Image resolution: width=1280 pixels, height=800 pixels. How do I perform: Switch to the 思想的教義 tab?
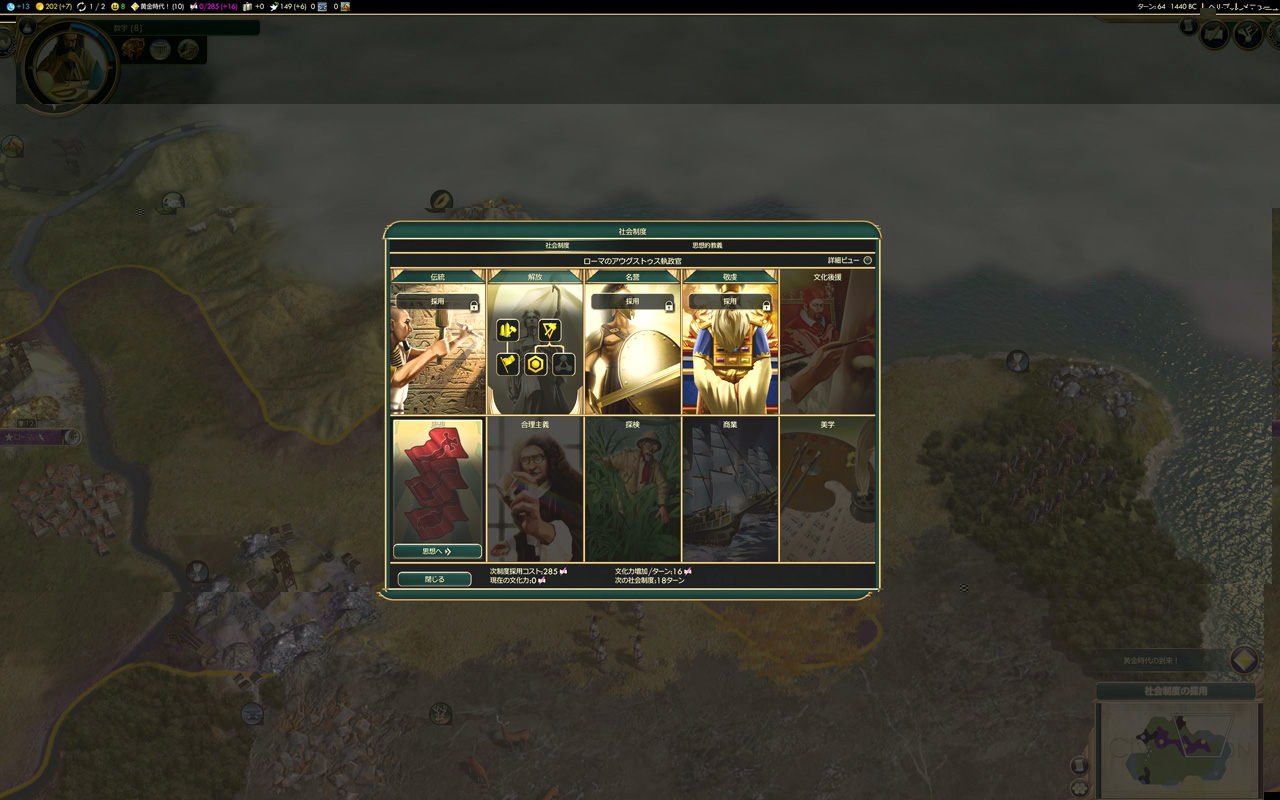tap(707, 245)
